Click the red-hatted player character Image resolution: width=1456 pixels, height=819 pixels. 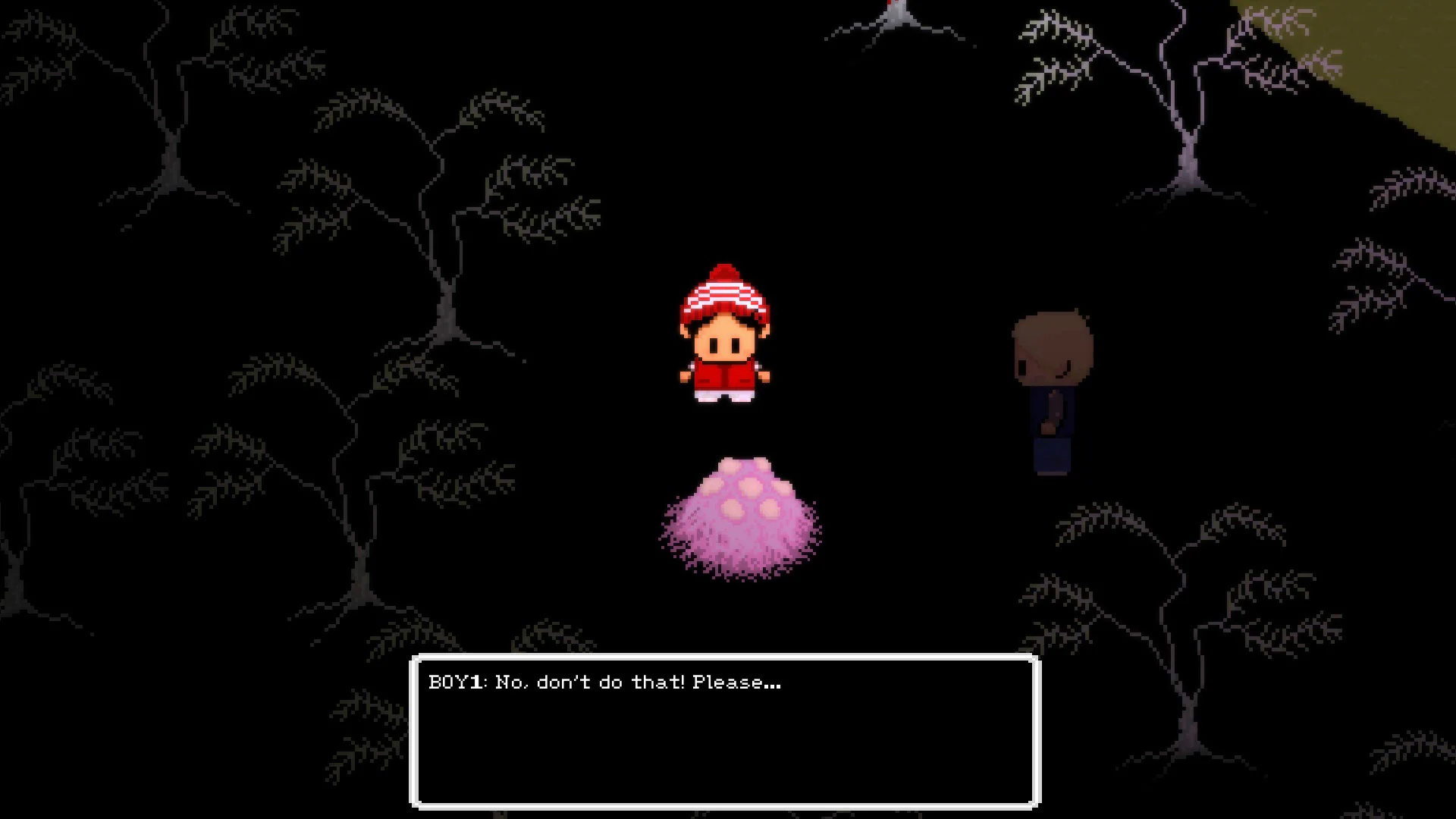click(726, 334)
